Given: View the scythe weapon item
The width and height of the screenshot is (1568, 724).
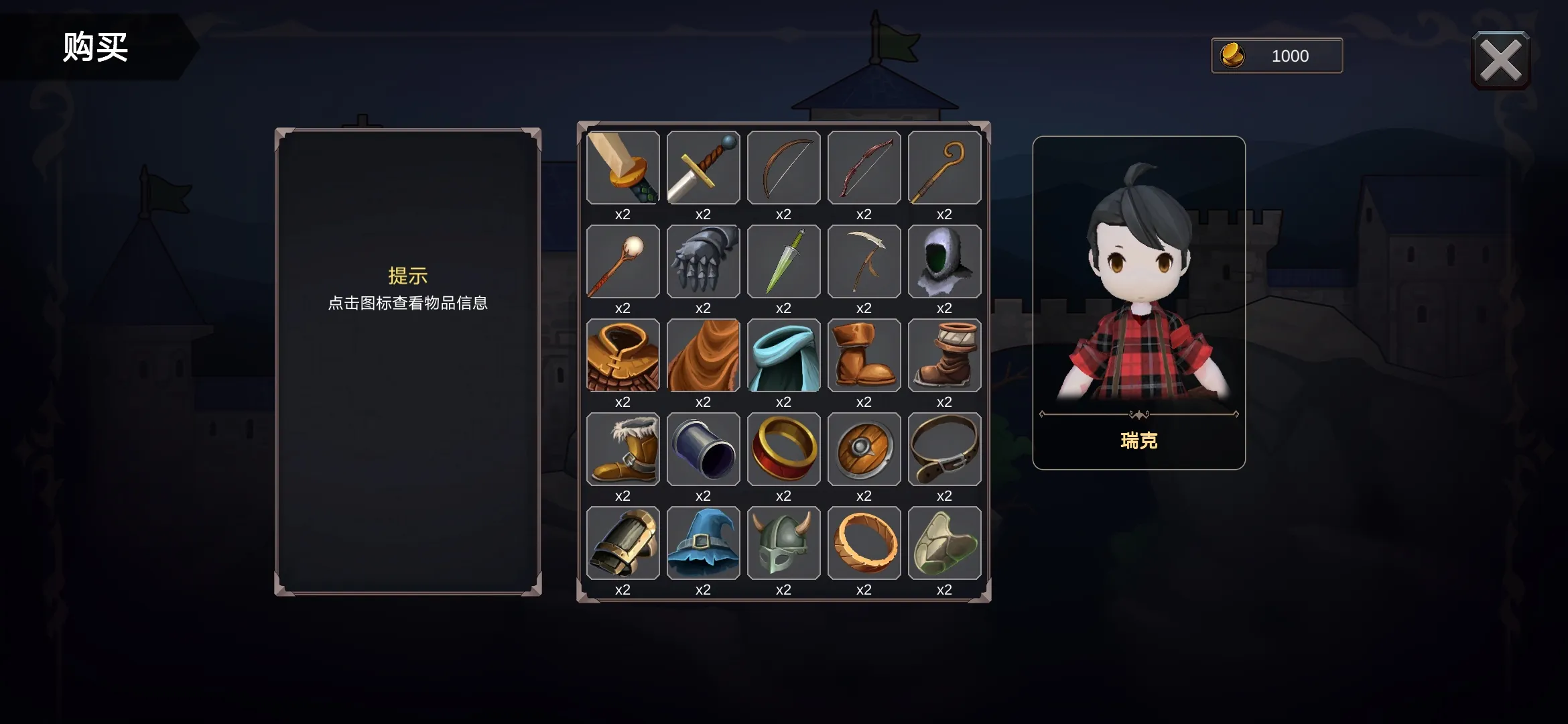Looking at the screenshot, I should [864, 261].
